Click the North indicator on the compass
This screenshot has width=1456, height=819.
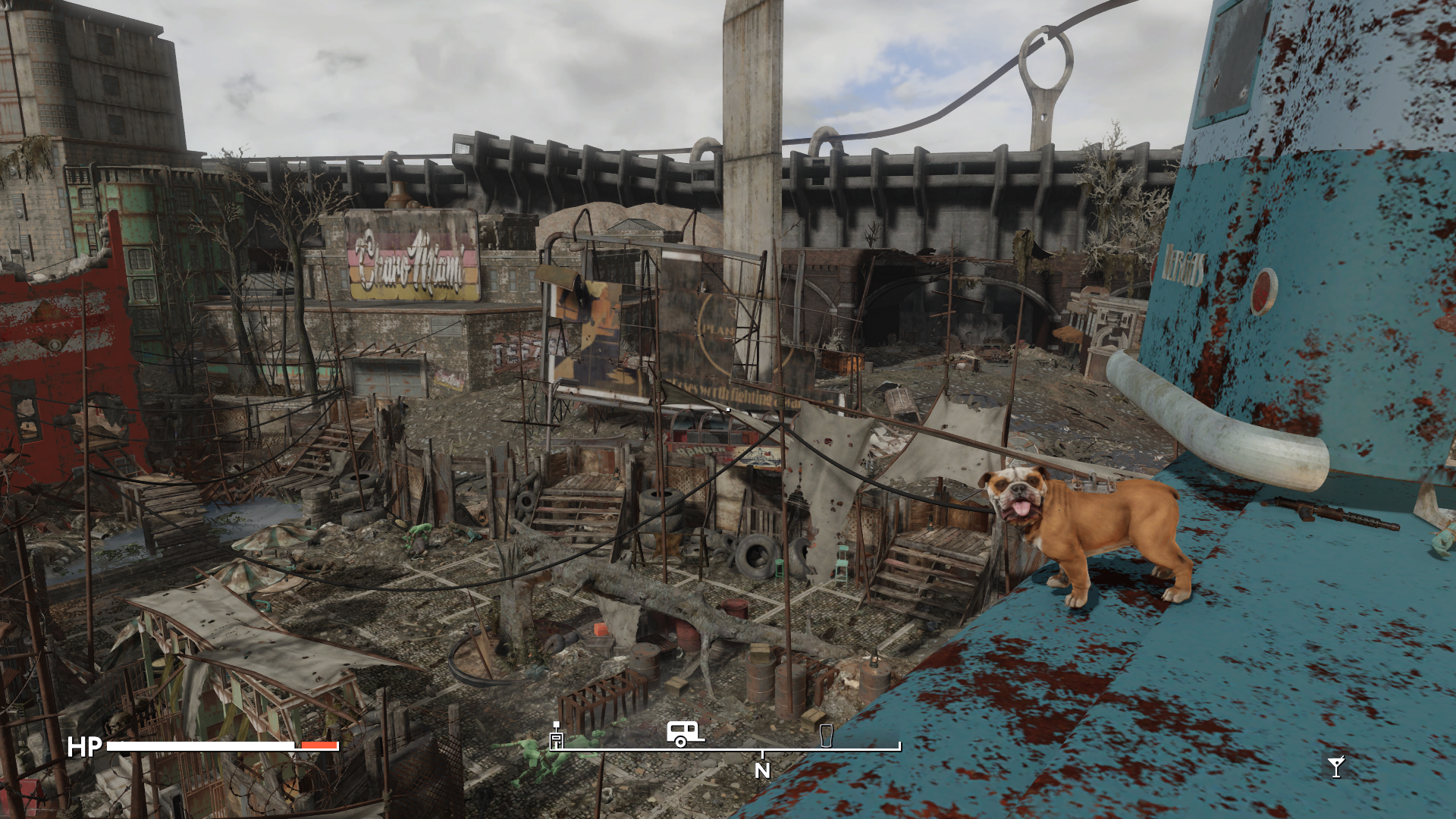click(762, 770)
